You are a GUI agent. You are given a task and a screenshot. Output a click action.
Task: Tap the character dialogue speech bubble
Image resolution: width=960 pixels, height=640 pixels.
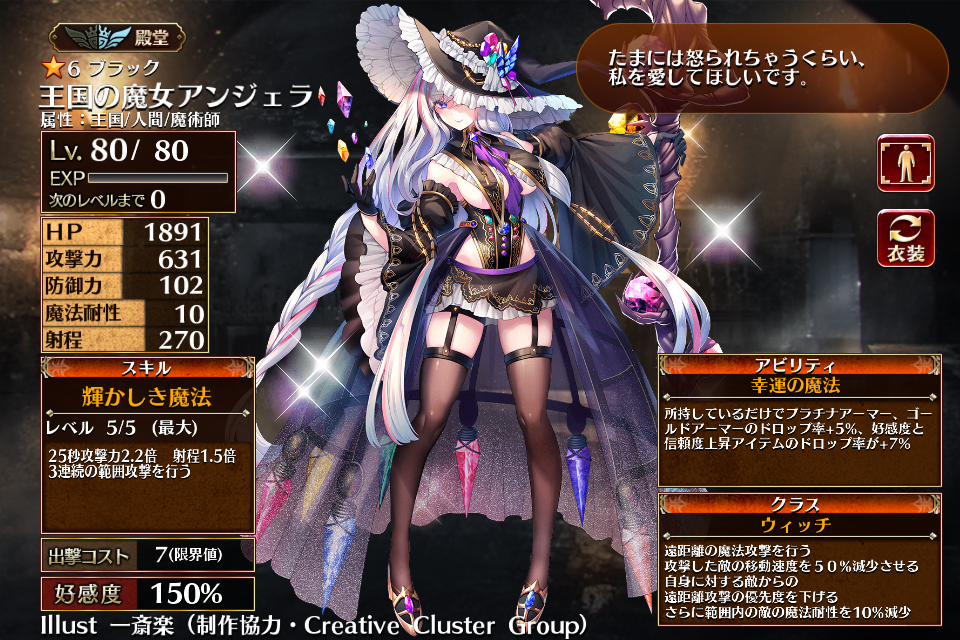click(762, 68)
